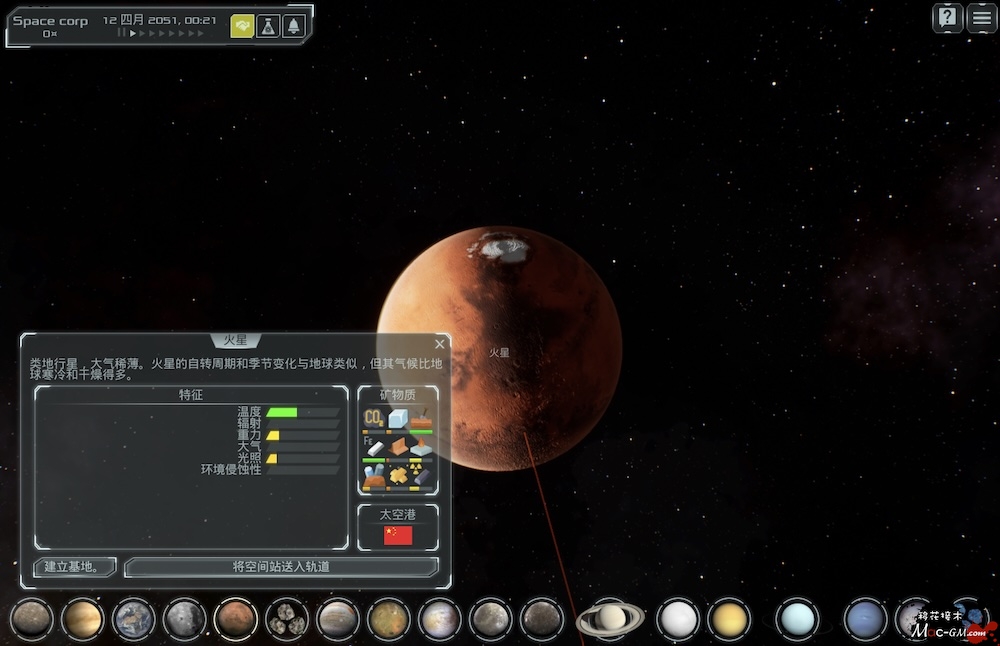The height and width of the screenshot is (646, 1000).
Task: Select the CO2 mineral icon
Action: (x=374, y=418)
